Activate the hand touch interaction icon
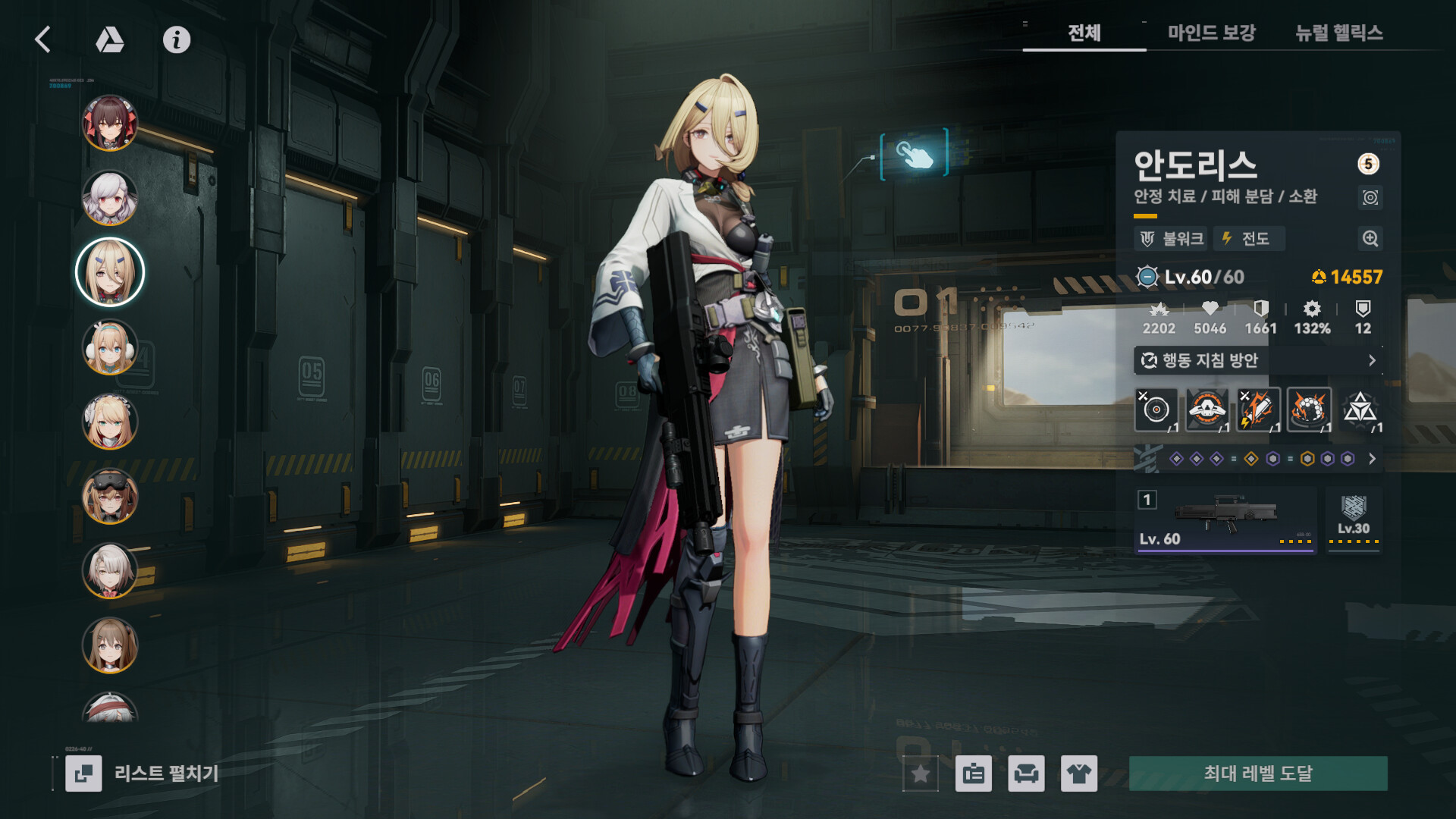Image resolution: width=1456 pixels, height=819 pixels. pos(914,154)
